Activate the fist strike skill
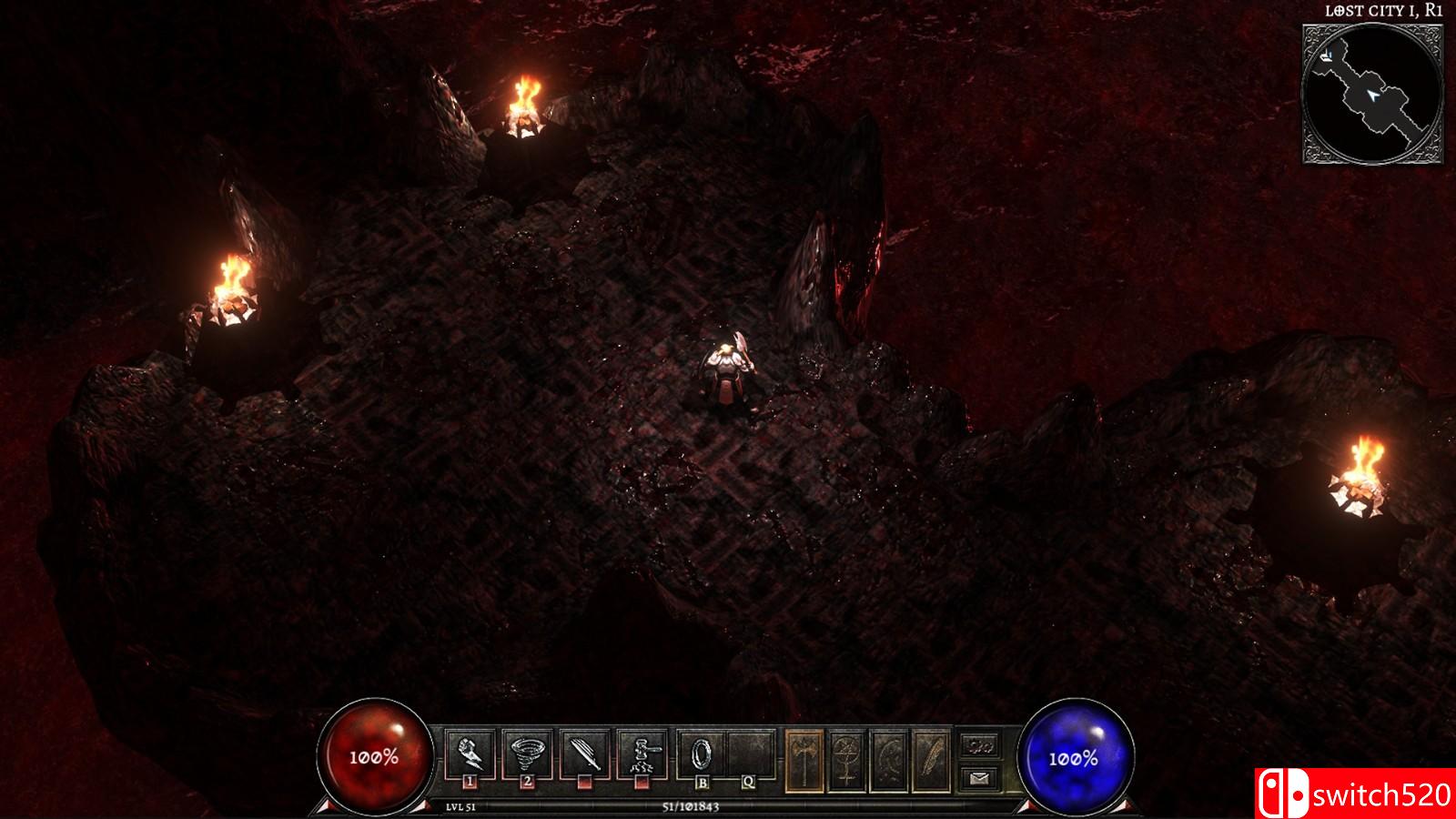The image size is (1456, 819). tap(470, 753)
